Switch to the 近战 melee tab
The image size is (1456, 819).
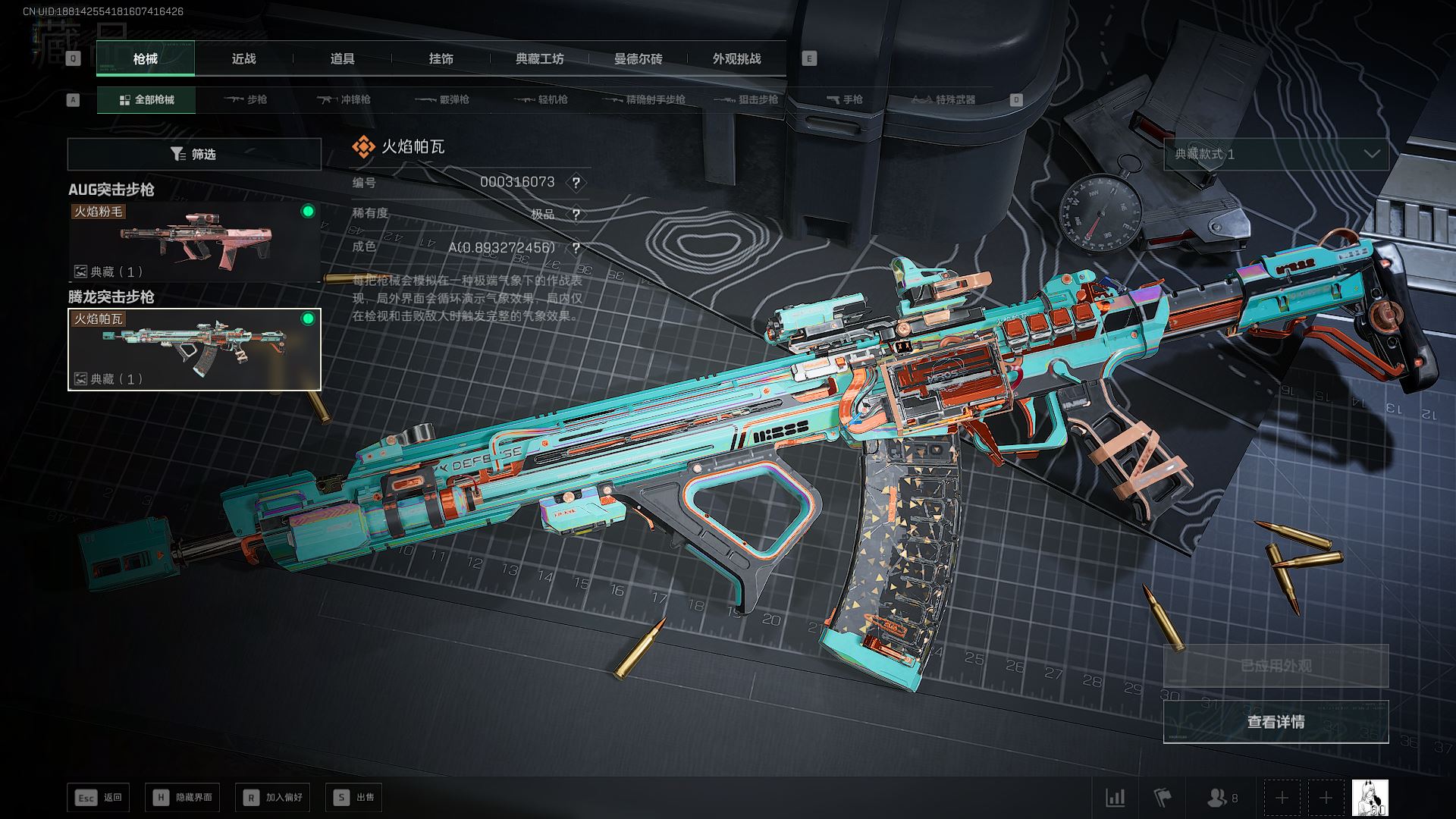[x=243, y=59]
